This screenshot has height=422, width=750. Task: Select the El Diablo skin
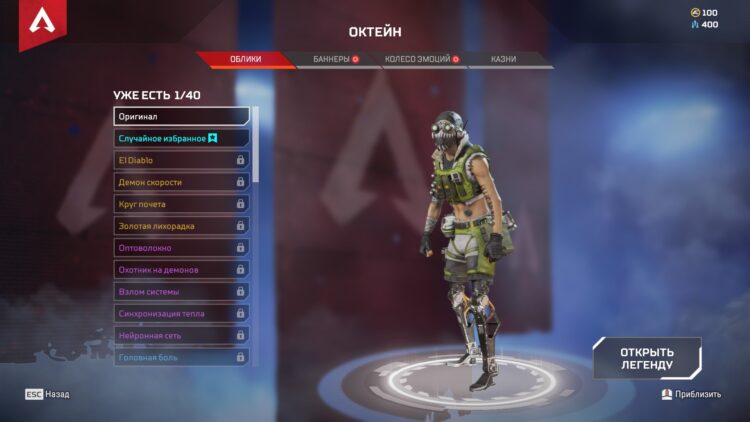pos(181,160)
